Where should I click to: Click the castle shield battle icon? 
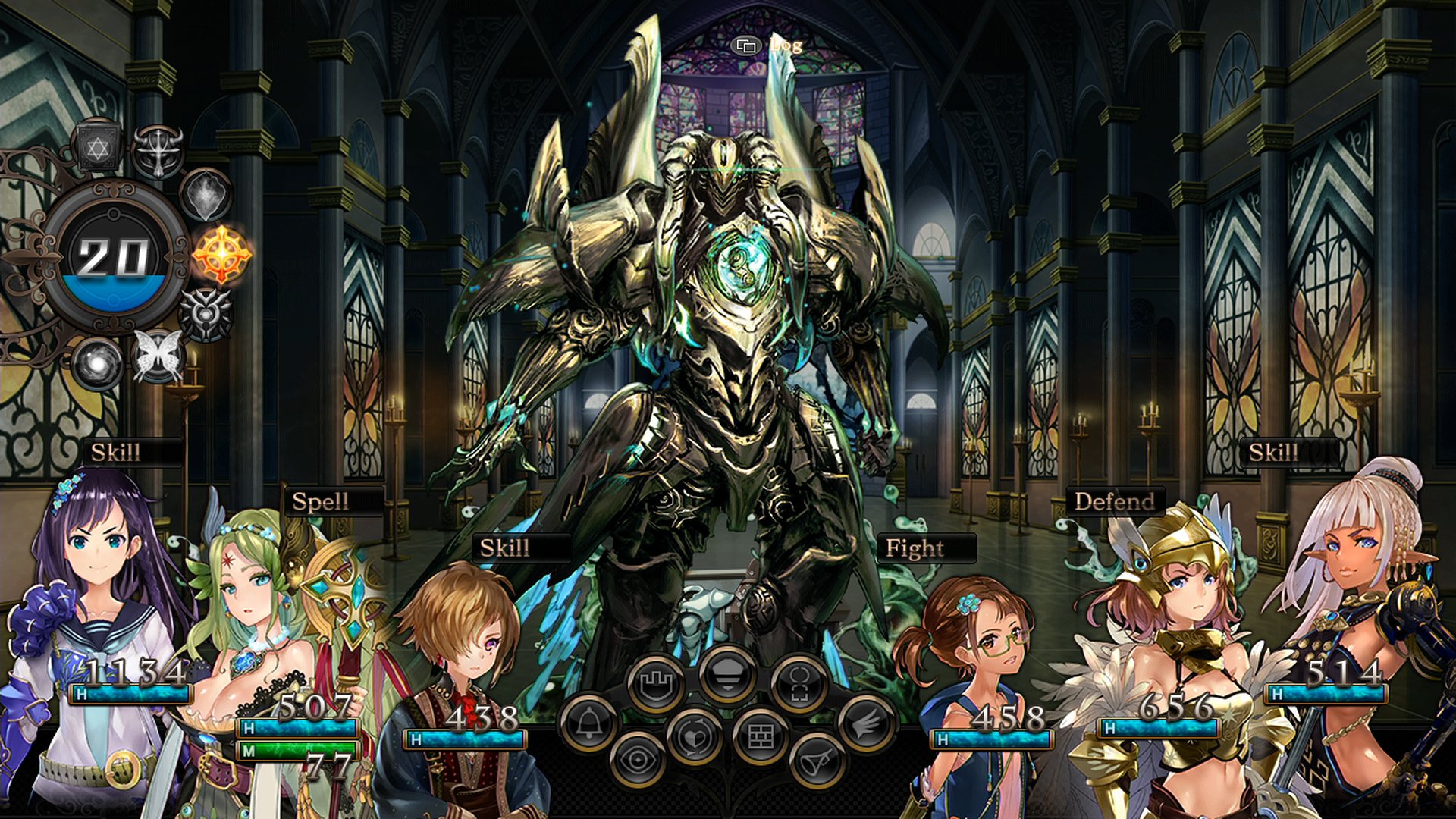[x=655, y=684]
